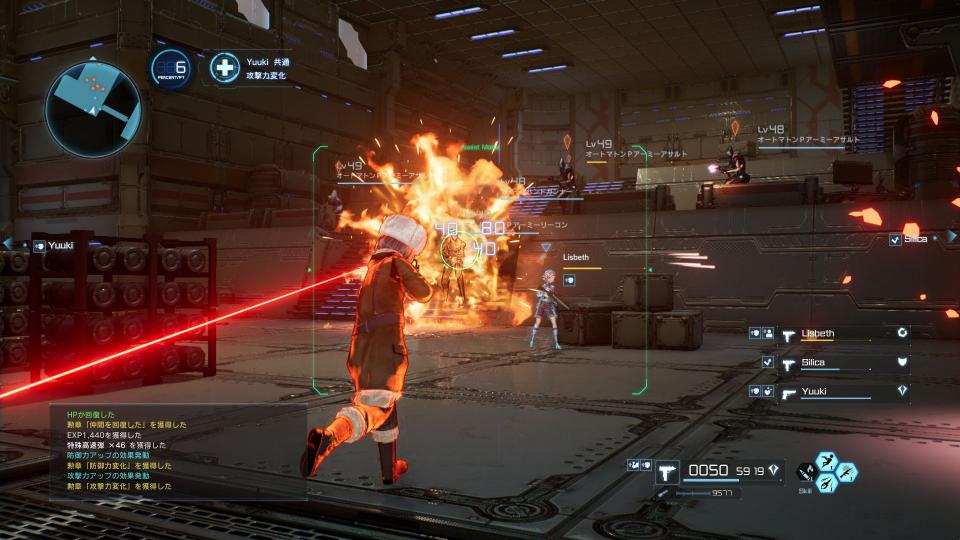Select the dark flame bullet skill hexagon

(806, 471)
